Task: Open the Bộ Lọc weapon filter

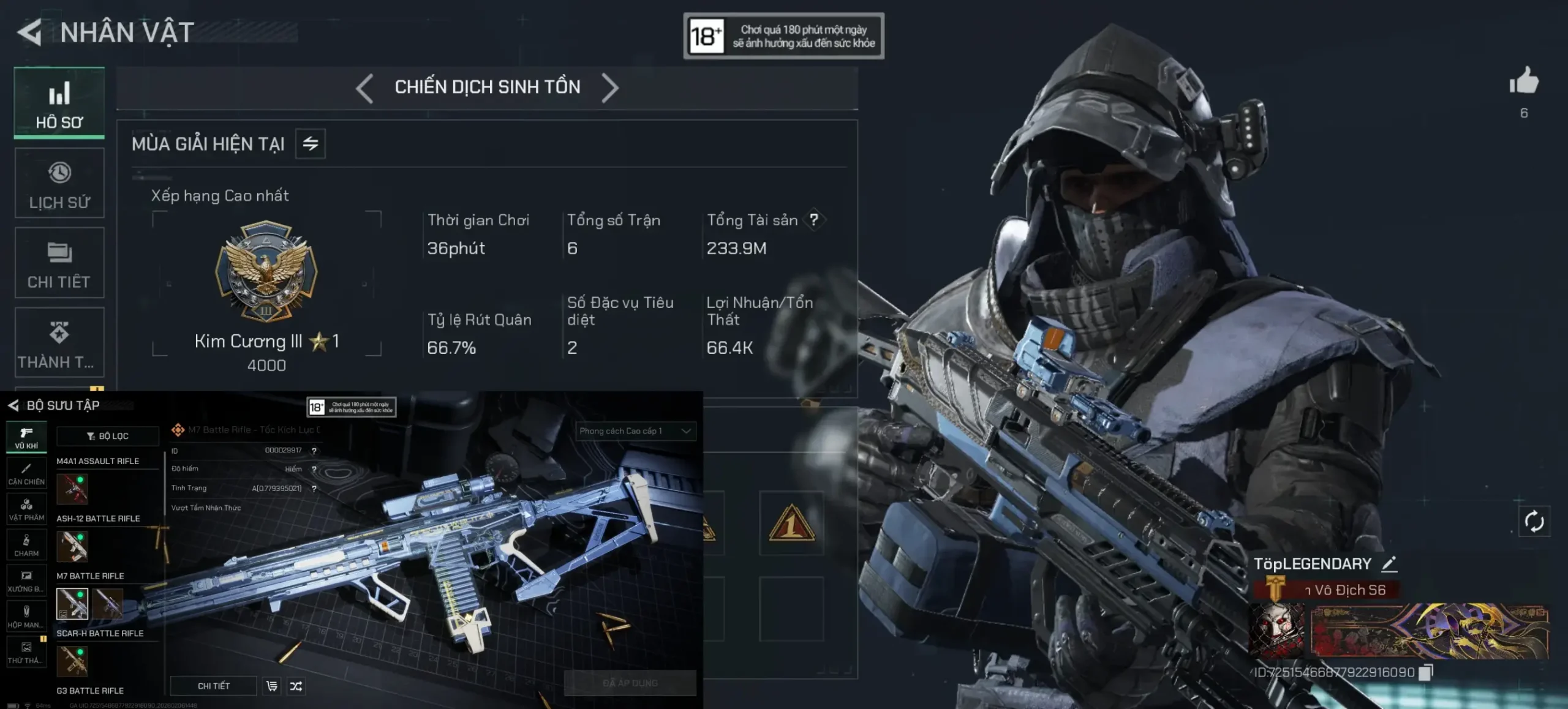Action: click(x=108, y=436)
